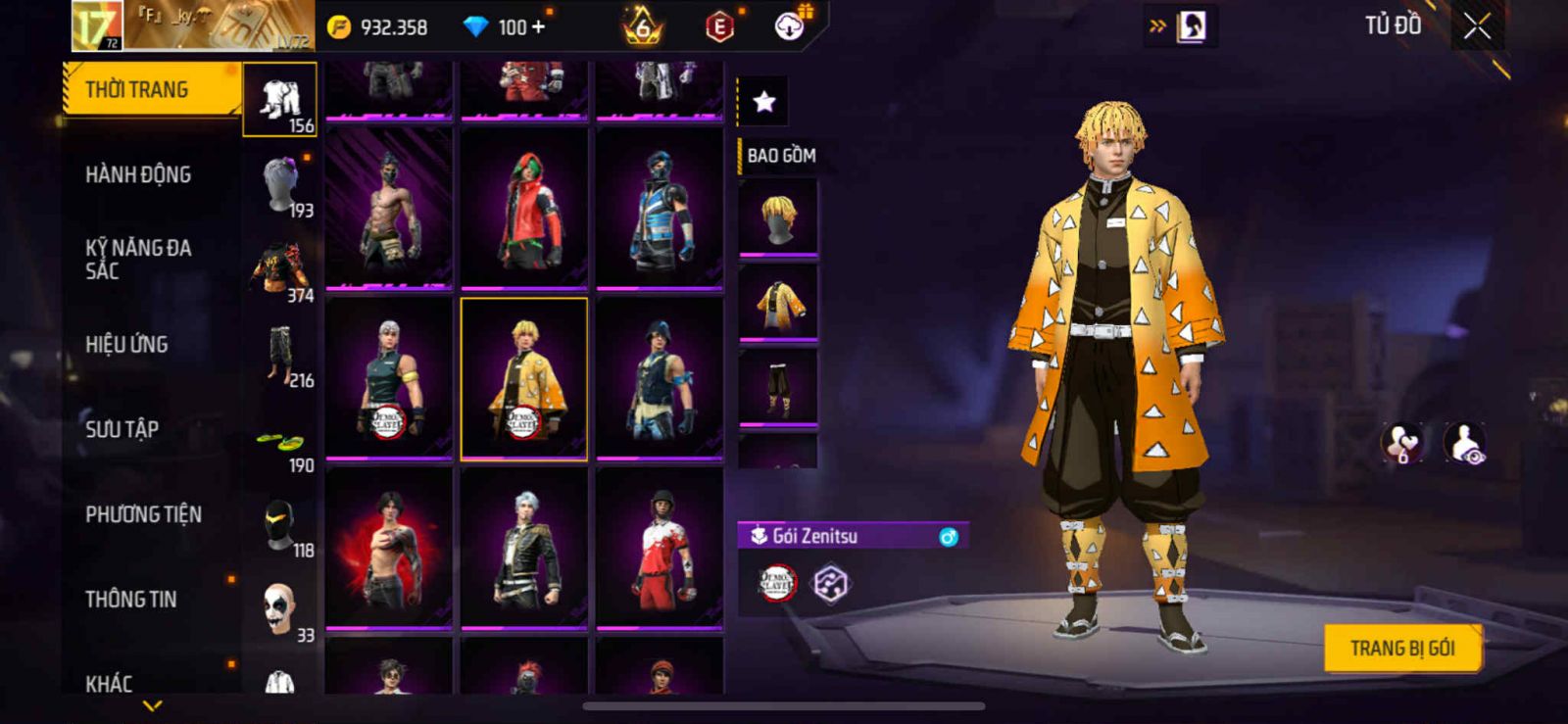Viewport: 1568px width, 724px height.
Task: Go to the Sưu Tập tab
Action: [122, 429]
